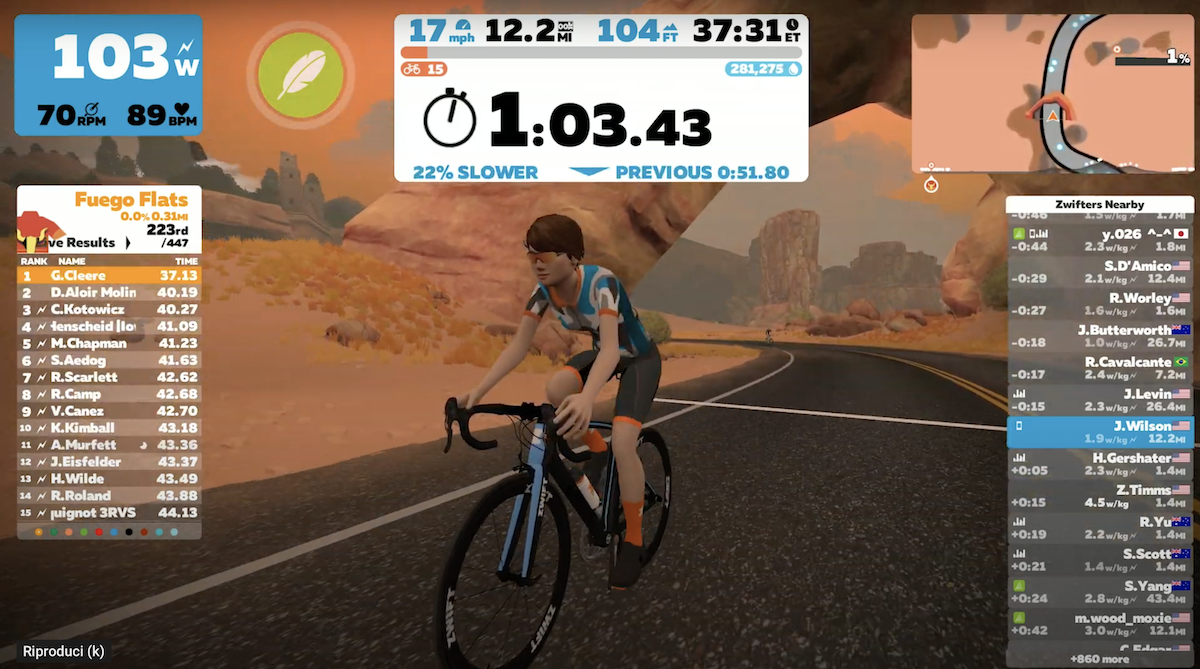Select R.Worley in the nearby list
This screenshot has width=1200, height=669.
point(1100,304)
